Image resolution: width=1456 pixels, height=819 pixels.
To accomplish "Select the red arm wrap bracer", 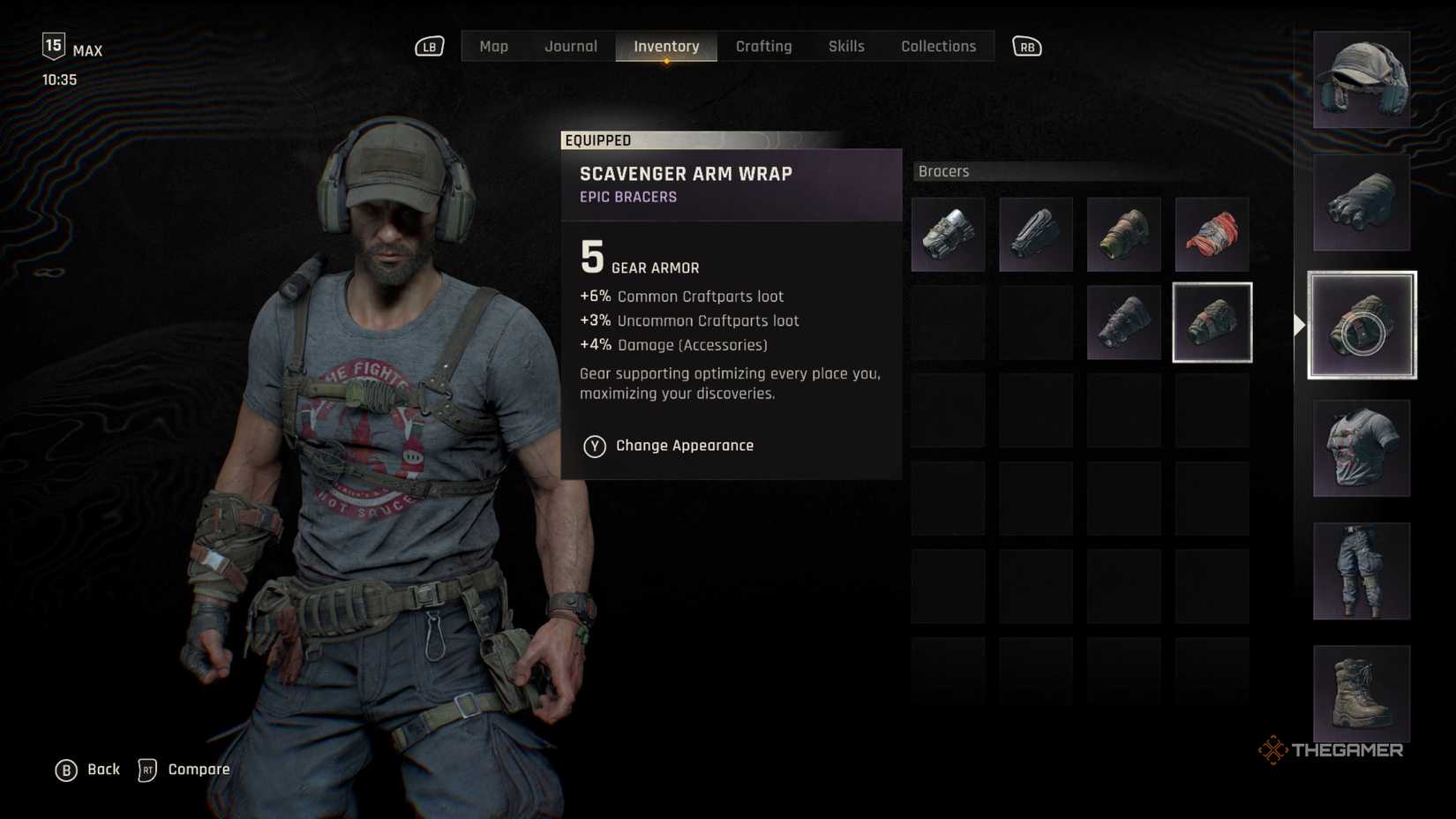I will (1212, 235).
